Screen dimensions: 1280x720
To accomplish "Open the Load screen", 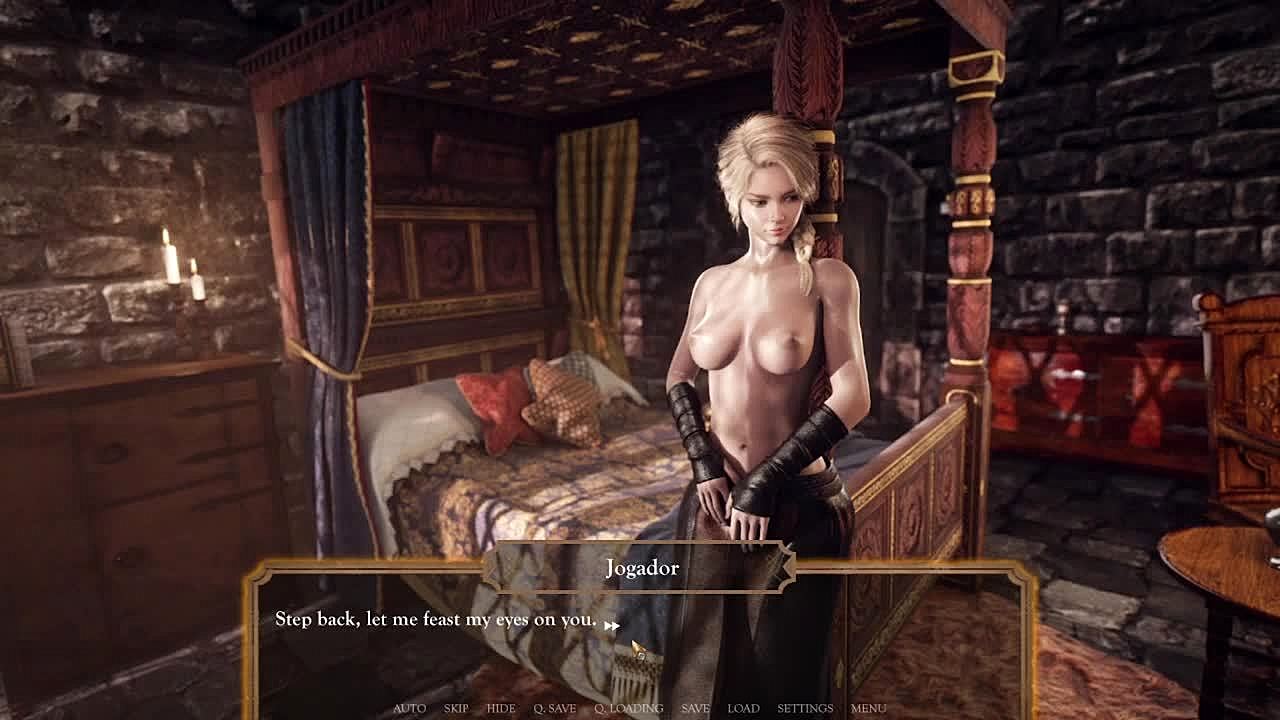I will tap(743, 708).
